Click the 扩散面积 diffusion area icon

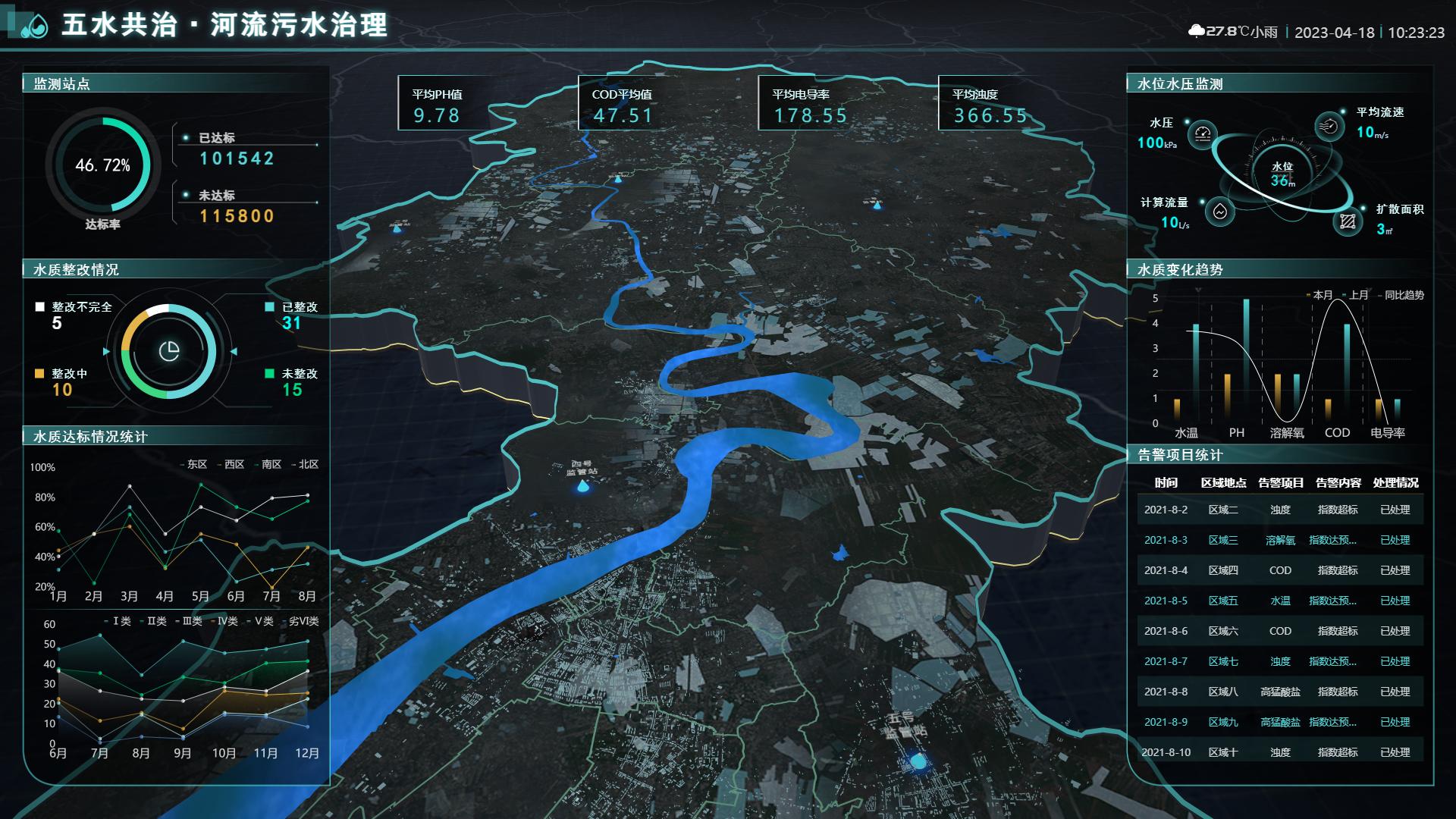[1348, 223]
